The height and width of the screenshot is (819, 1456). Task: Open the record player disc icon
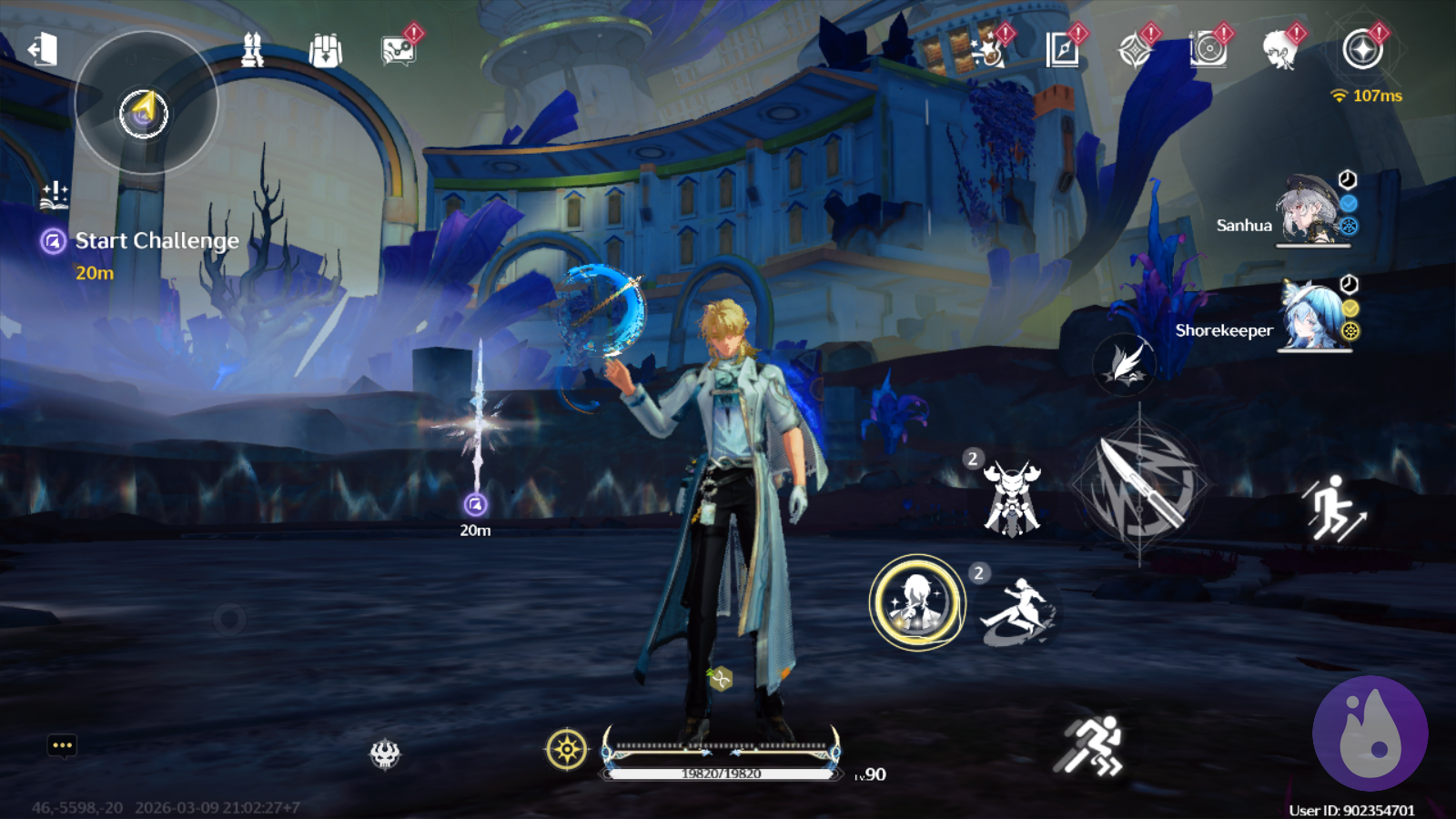(1208, 50)
